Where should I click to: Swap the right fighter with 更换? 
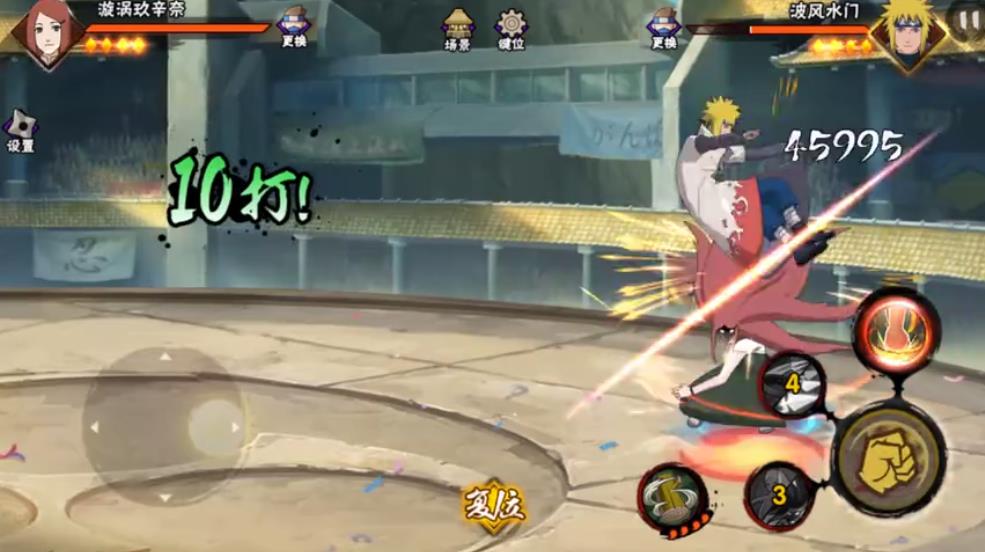pyautogui.click(x=664, y=27)
